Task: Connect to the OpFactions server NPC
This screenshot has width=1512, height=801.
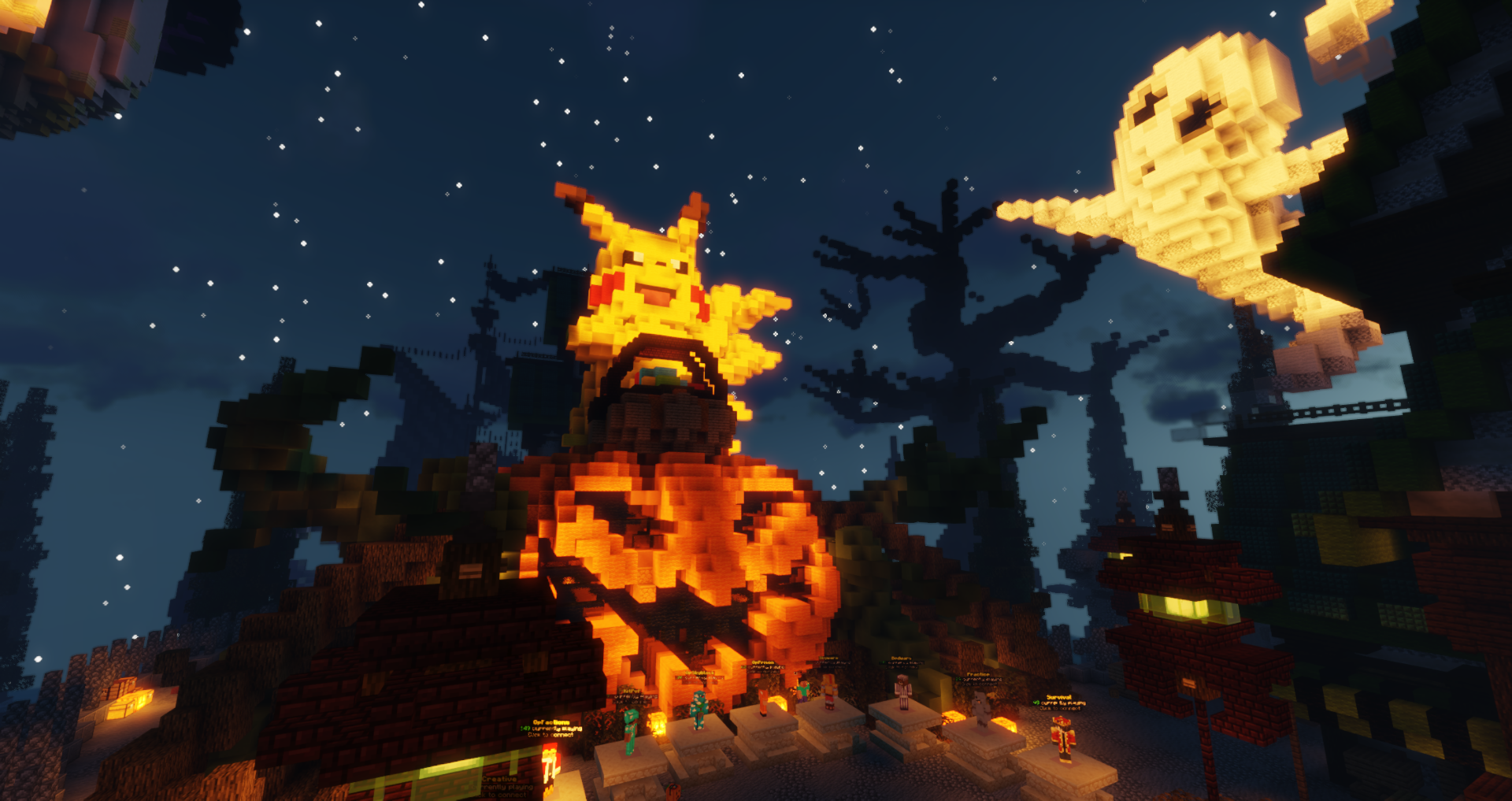Action: point(552,762)
